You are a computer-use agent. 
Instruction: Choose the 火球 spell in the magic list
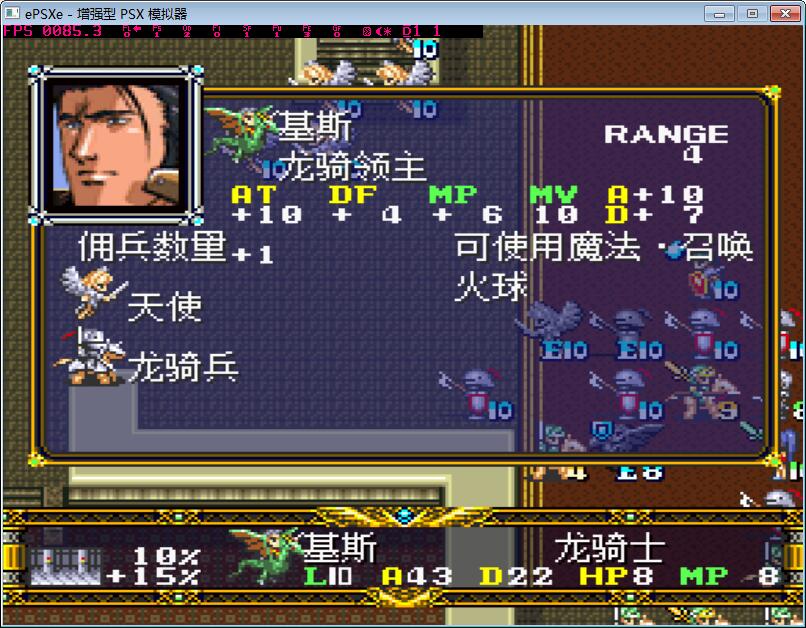click(490, 286)
